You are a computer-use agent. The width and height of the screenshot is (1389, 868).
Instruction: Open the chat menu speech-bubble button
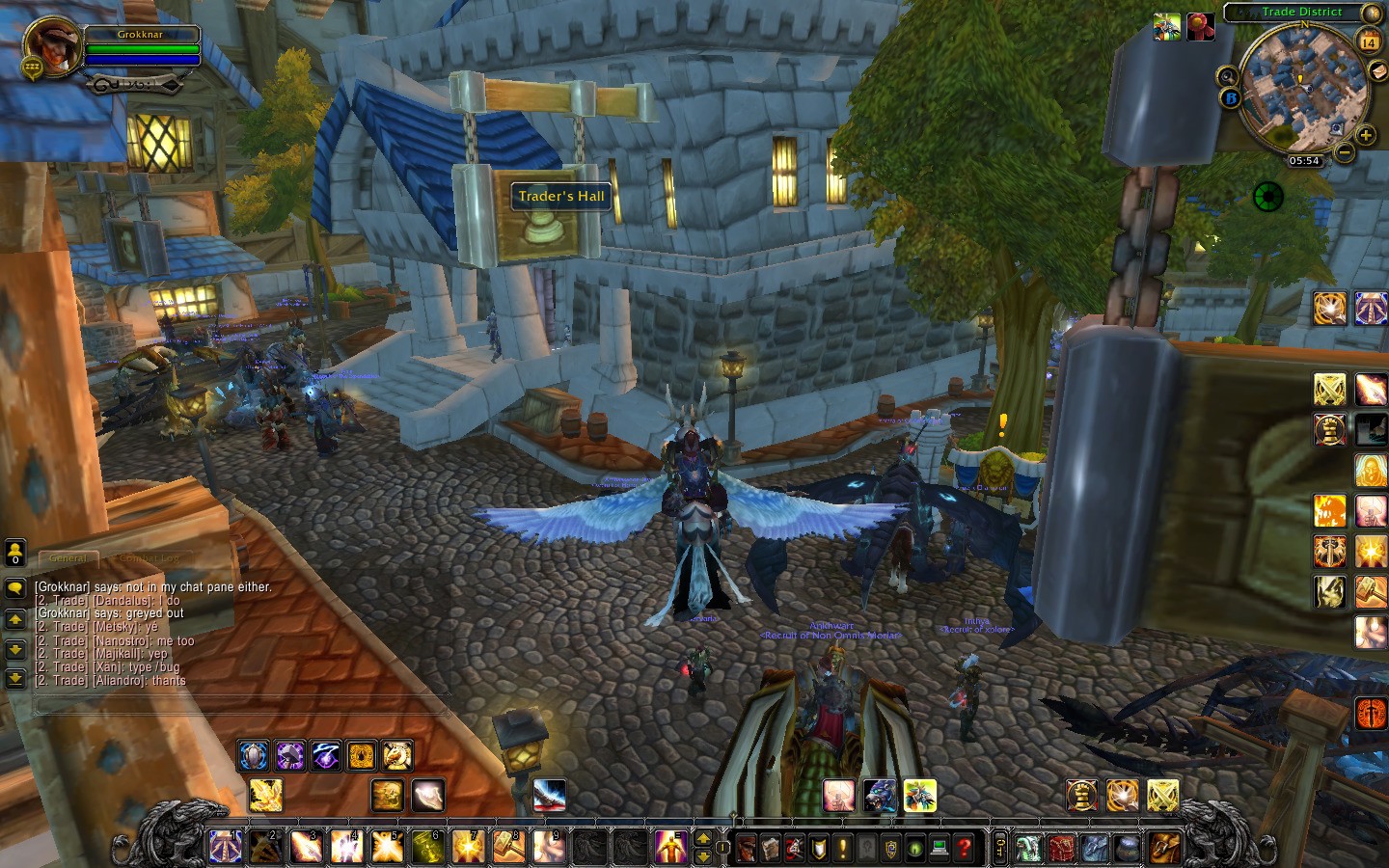(x=15, y=587)
